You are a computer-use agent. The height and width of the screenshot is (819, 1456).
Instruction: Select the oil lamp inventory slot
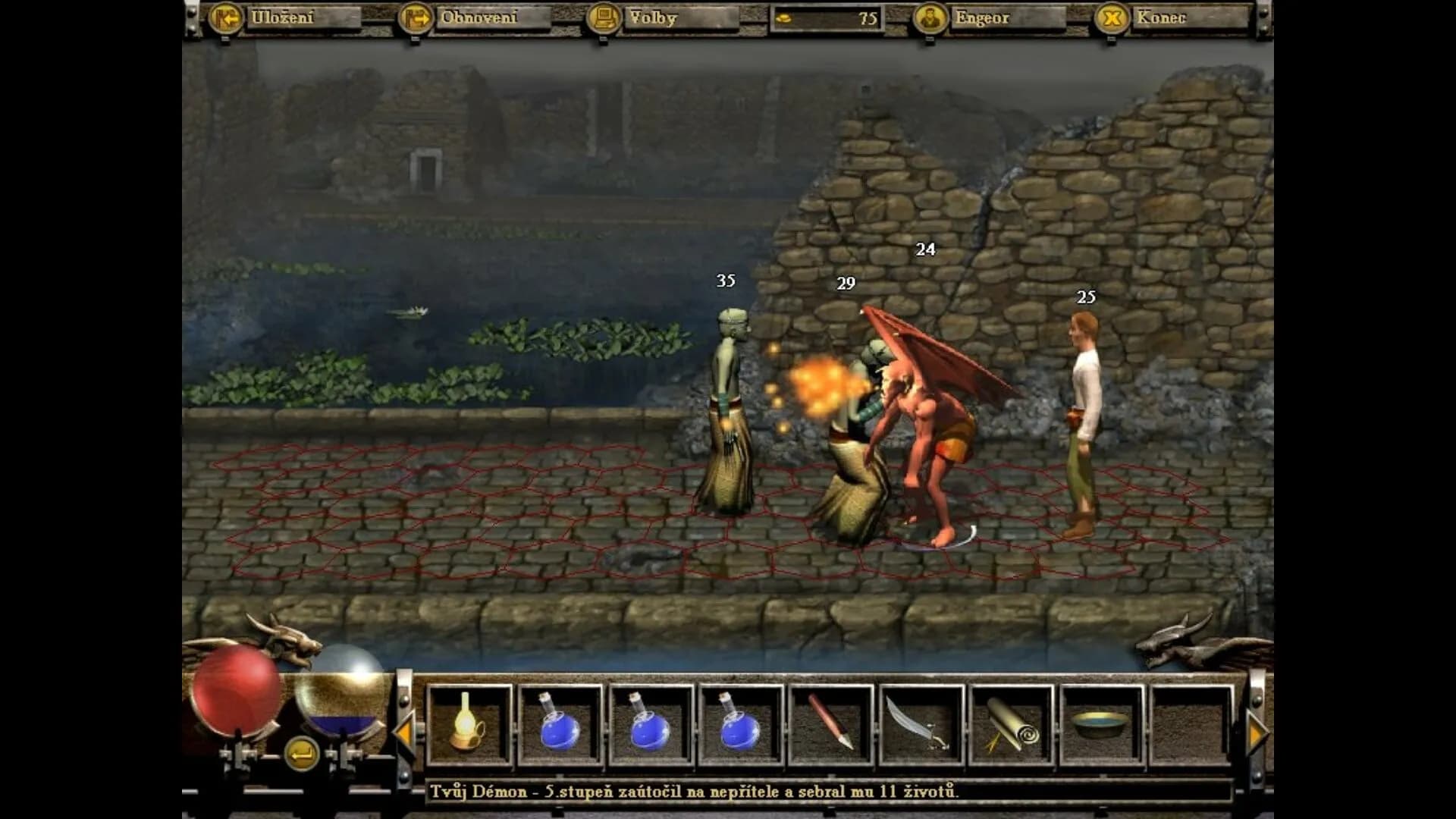(x=469, y=726)
